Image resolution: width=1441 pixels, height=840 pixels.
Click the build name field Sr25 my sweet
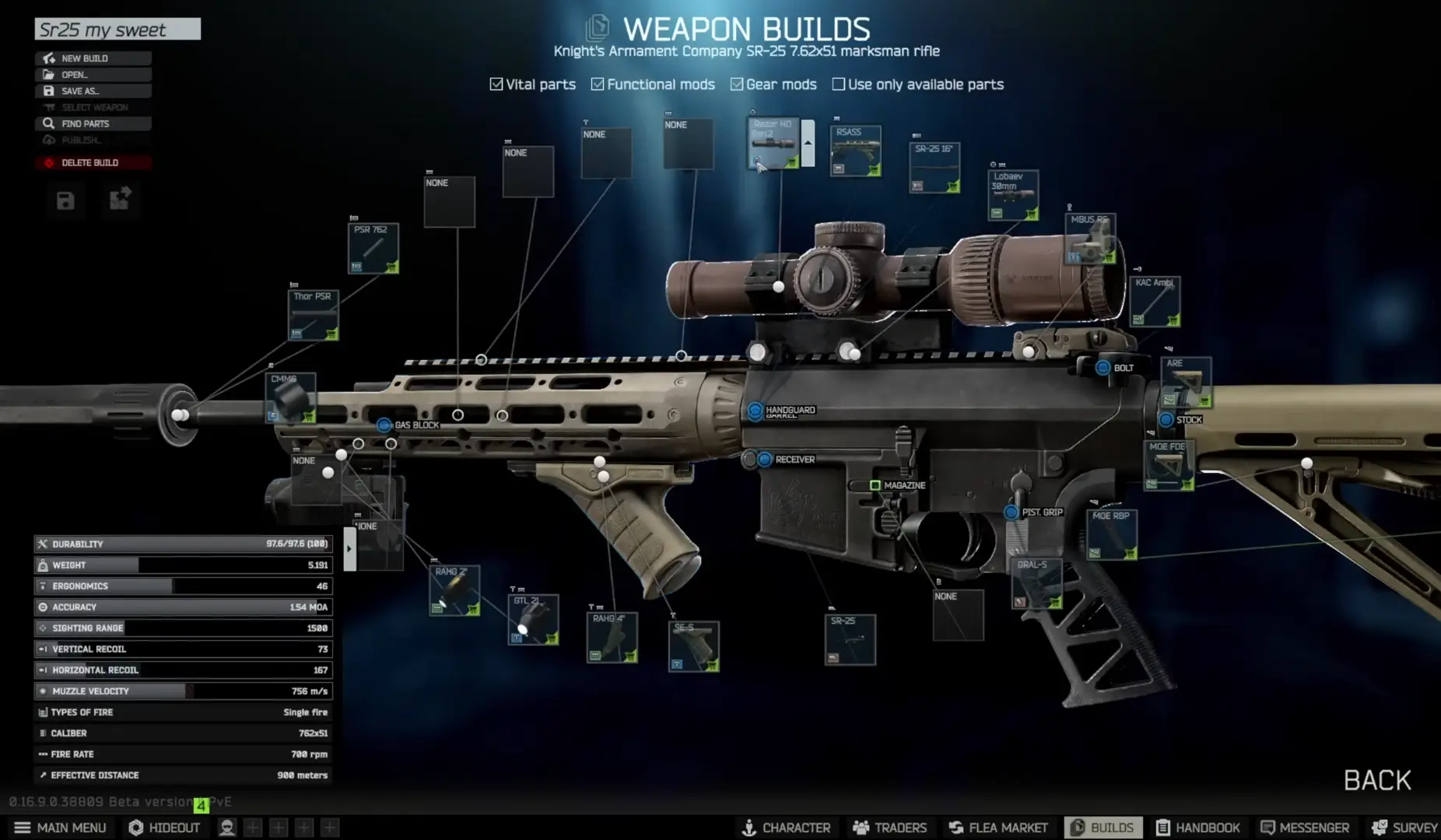point(117,30)
